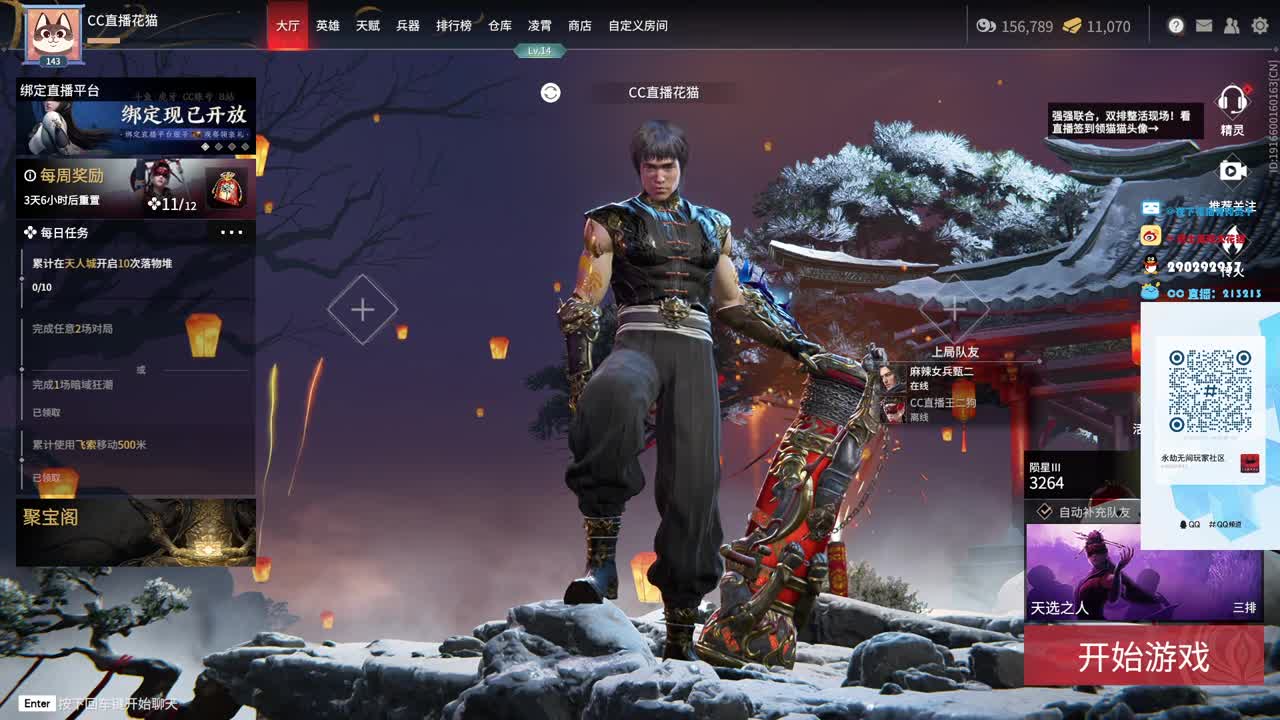Open the 每日任务 more options menu
Viewport: 1280px width, 720px height.
(x=232, y=233)
